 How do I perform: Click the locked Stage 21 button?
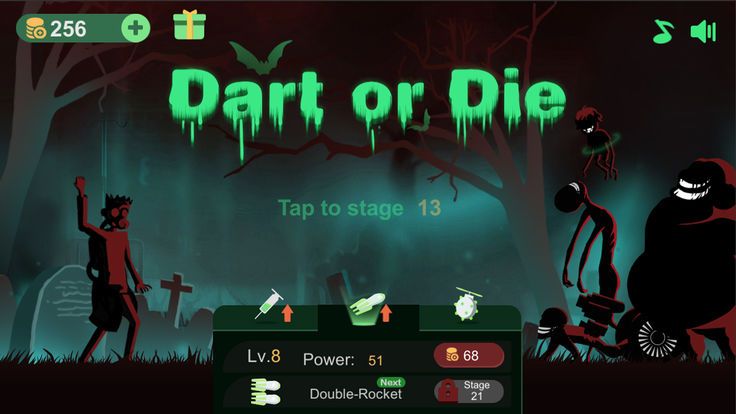[x=468, y=391]
